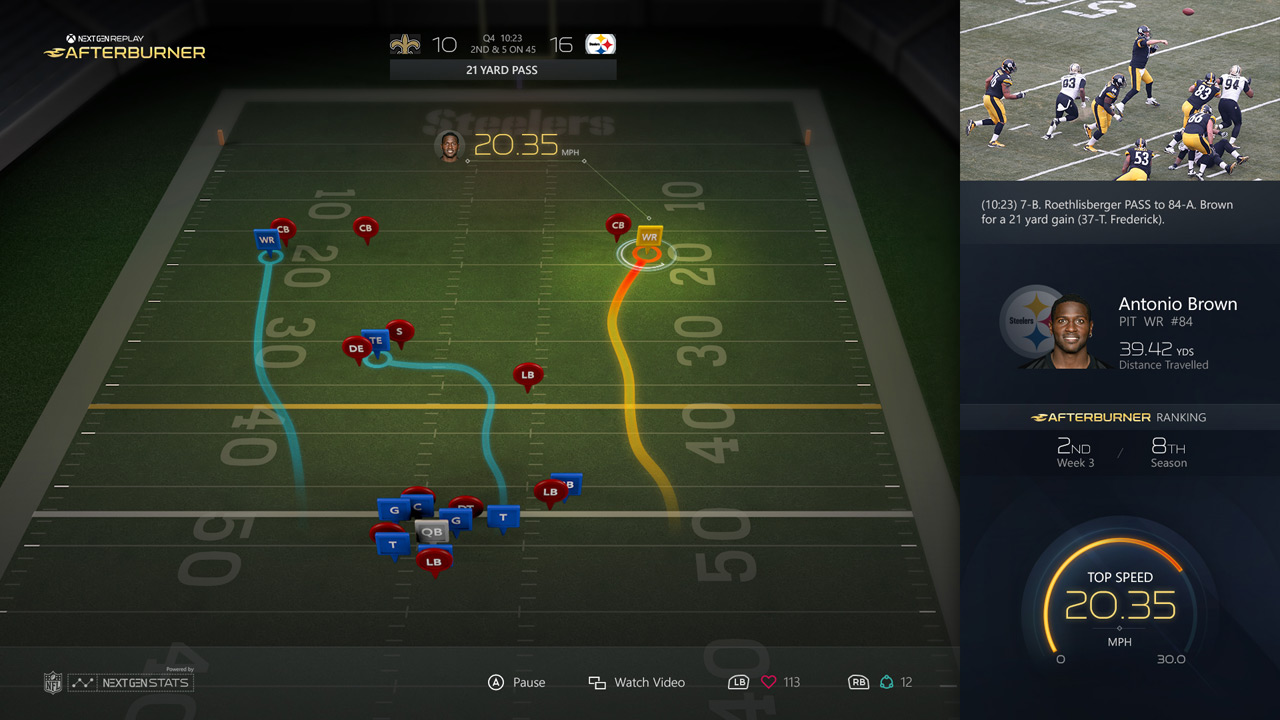This screenshot has width=1280, height=720.
Task: Select the blue C center marker
Action: coord(418,506)
